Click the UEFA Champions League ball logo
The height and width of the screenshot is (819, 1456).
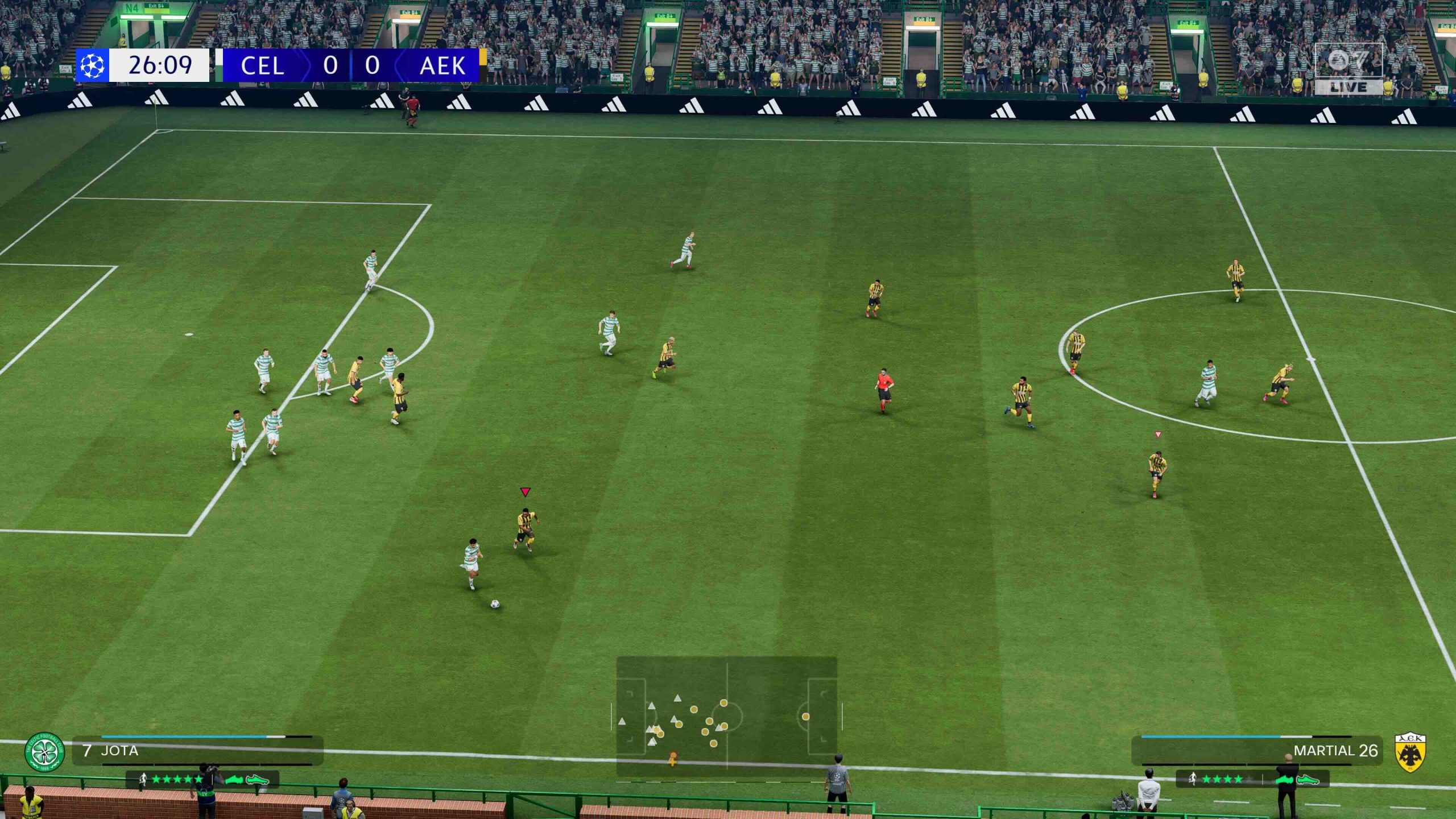pos(93,67)
